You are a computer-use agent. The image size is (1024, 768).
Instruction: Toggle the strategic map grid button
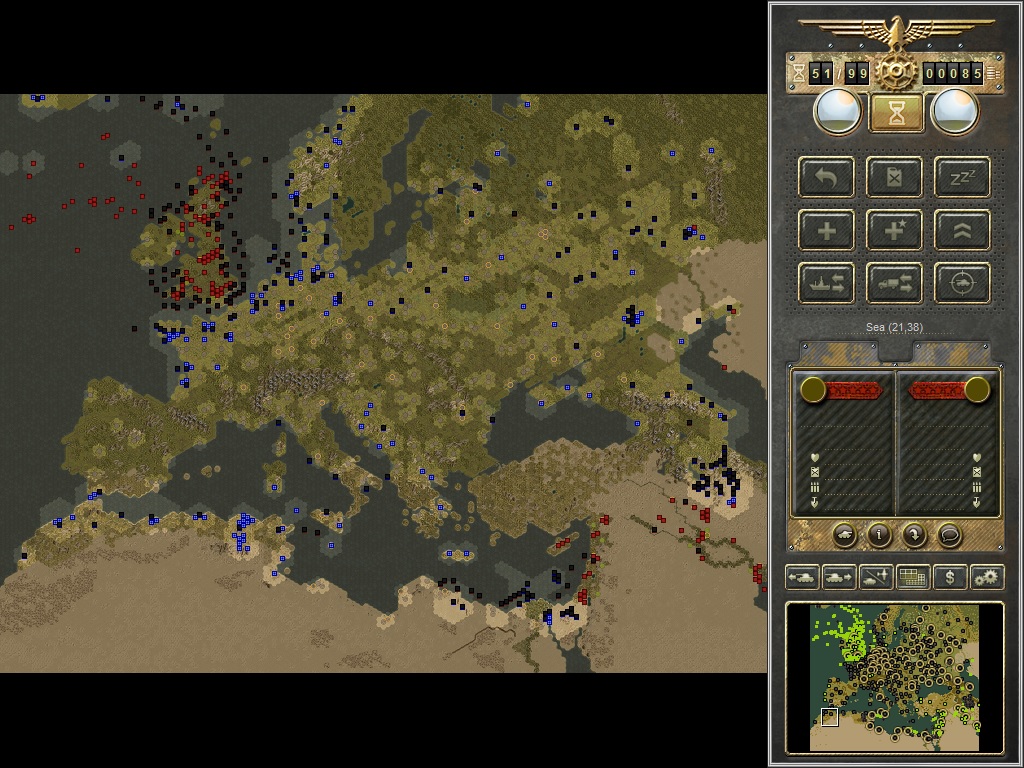[913, 577]
